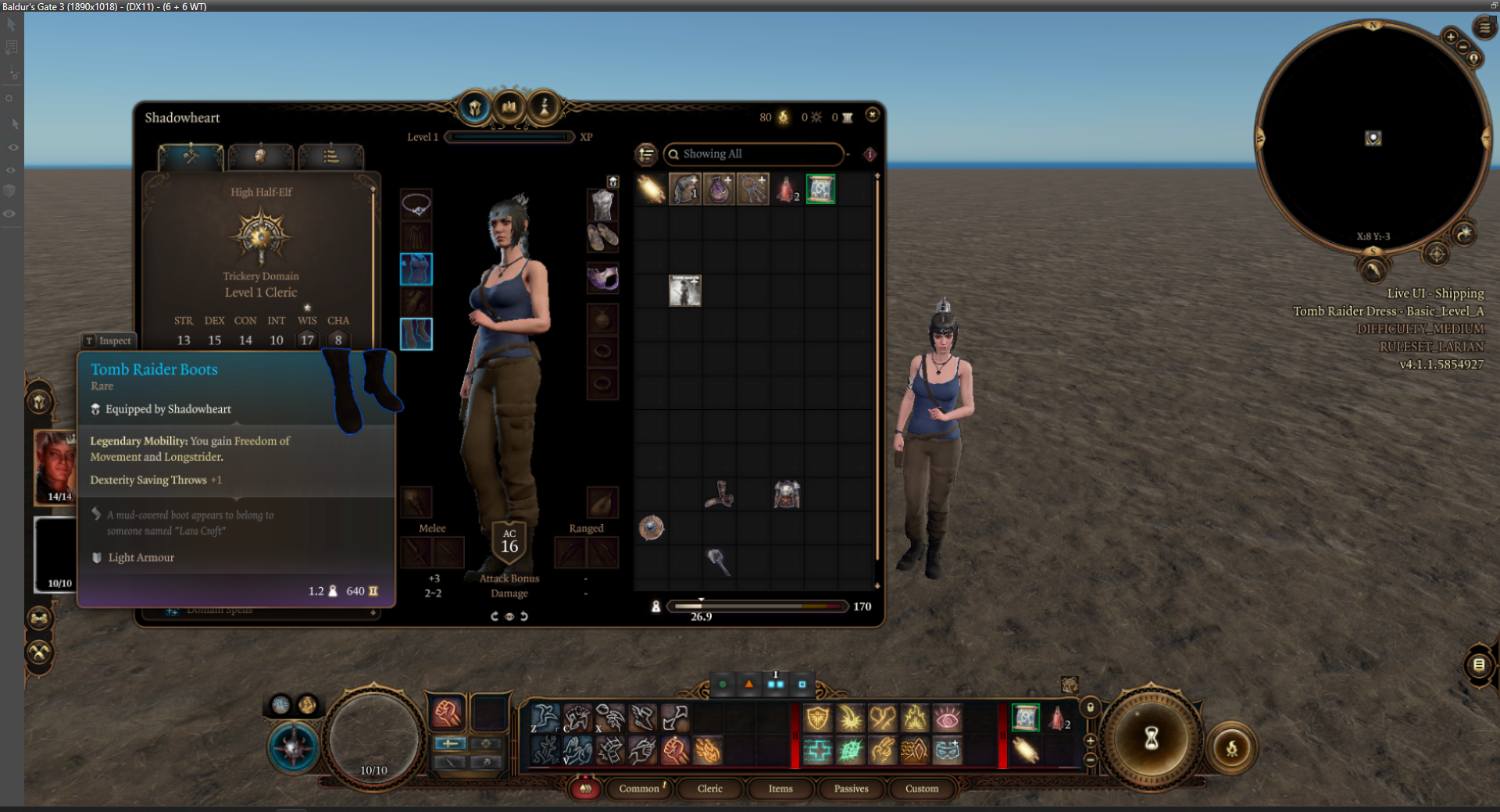Open the camp supplies pack in inventory
The image size is (1500, 812).
(685, 188)
